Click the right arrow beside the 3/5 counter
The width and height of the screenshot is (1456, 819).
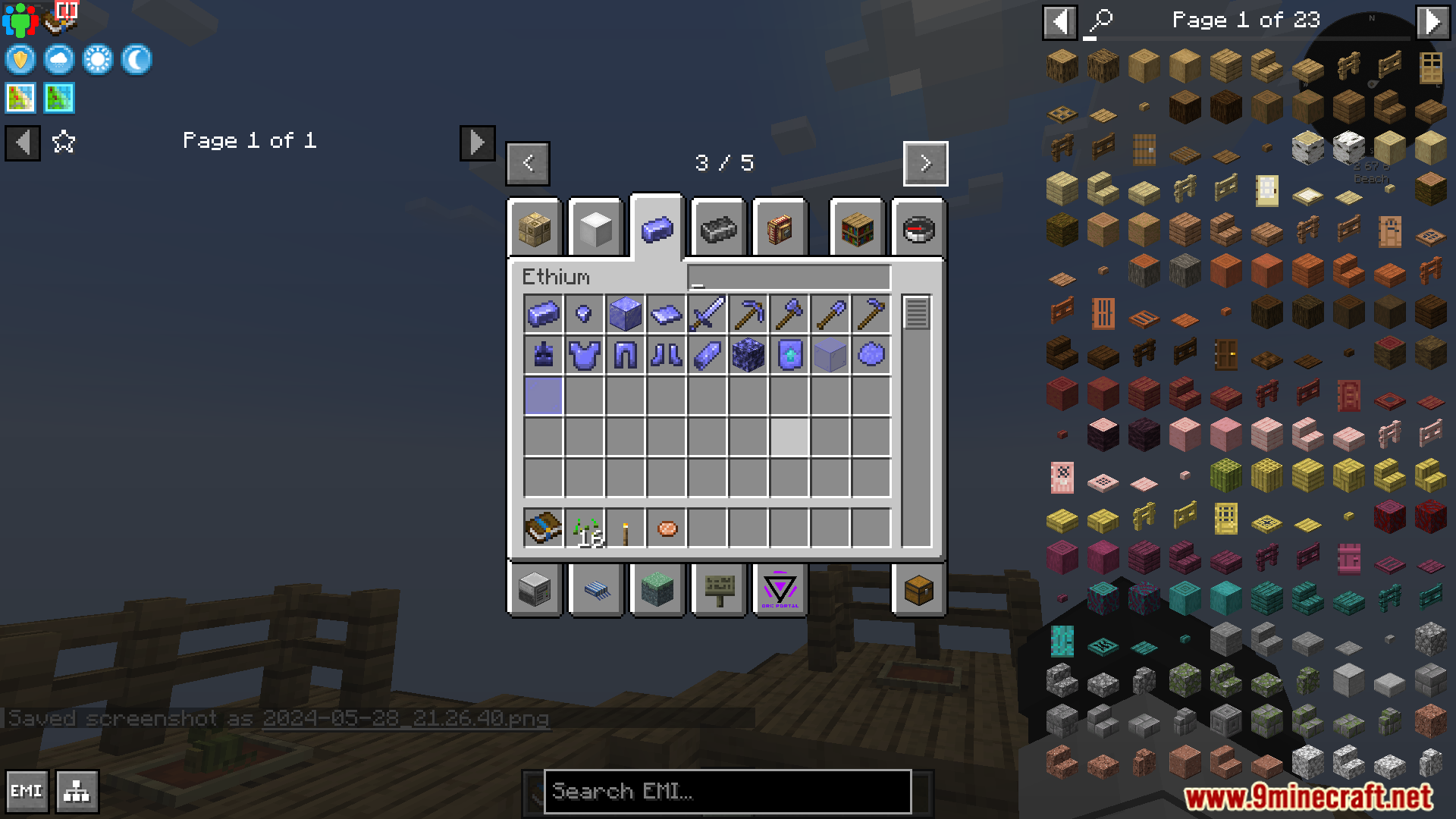tap(925, 163)
